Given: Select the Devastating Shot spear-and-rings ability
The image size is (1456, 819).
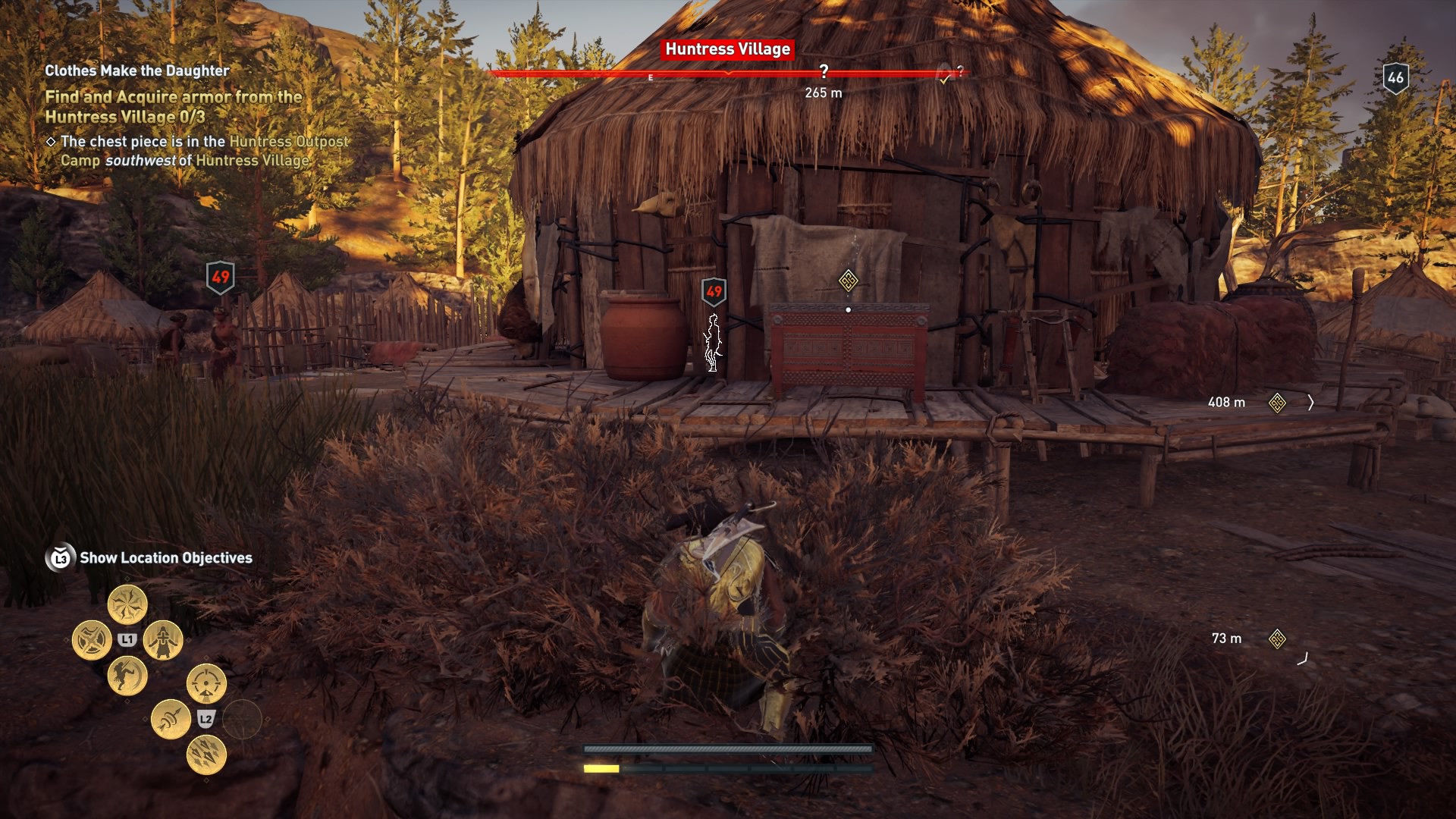Looking at the screenshot, I should point(171,717).
